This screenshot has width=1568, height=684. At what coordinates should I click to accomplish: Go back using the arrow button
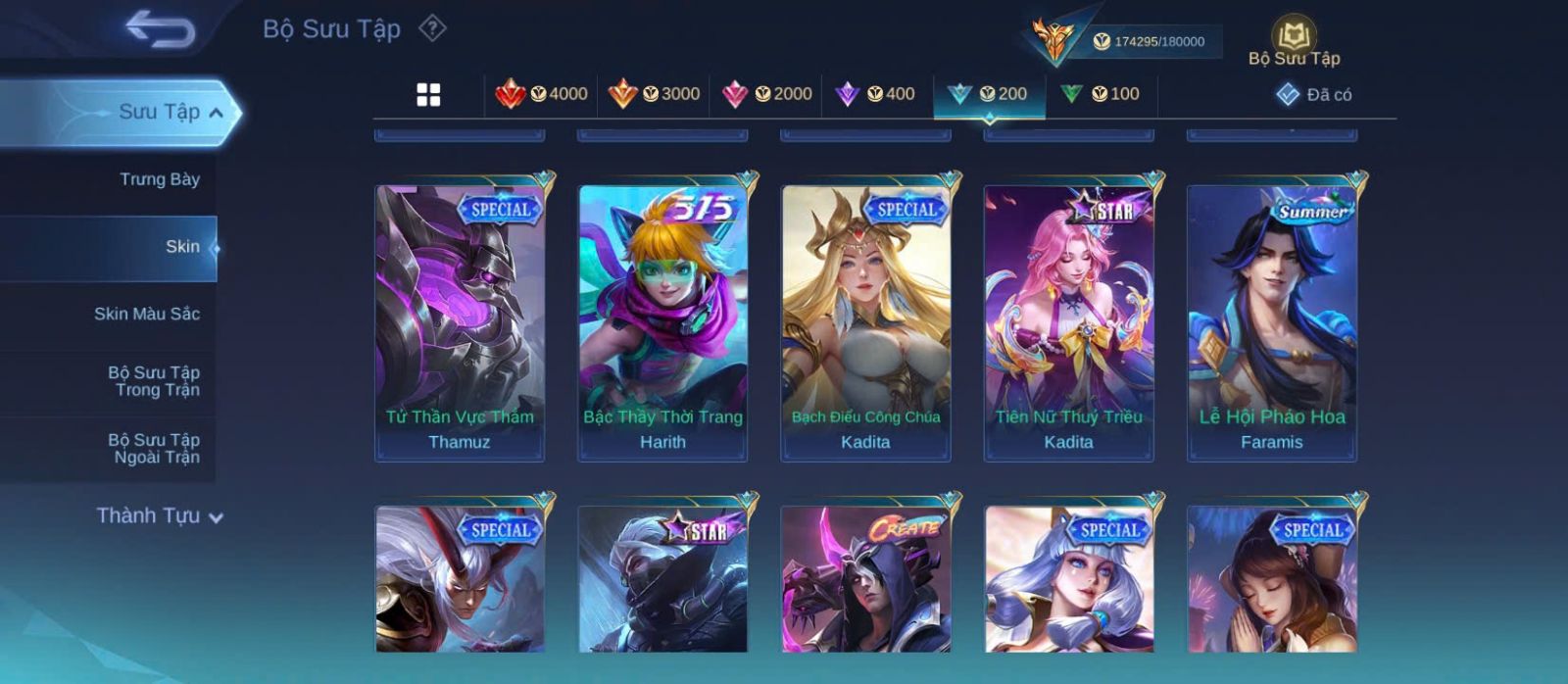[x=160, y=29]
